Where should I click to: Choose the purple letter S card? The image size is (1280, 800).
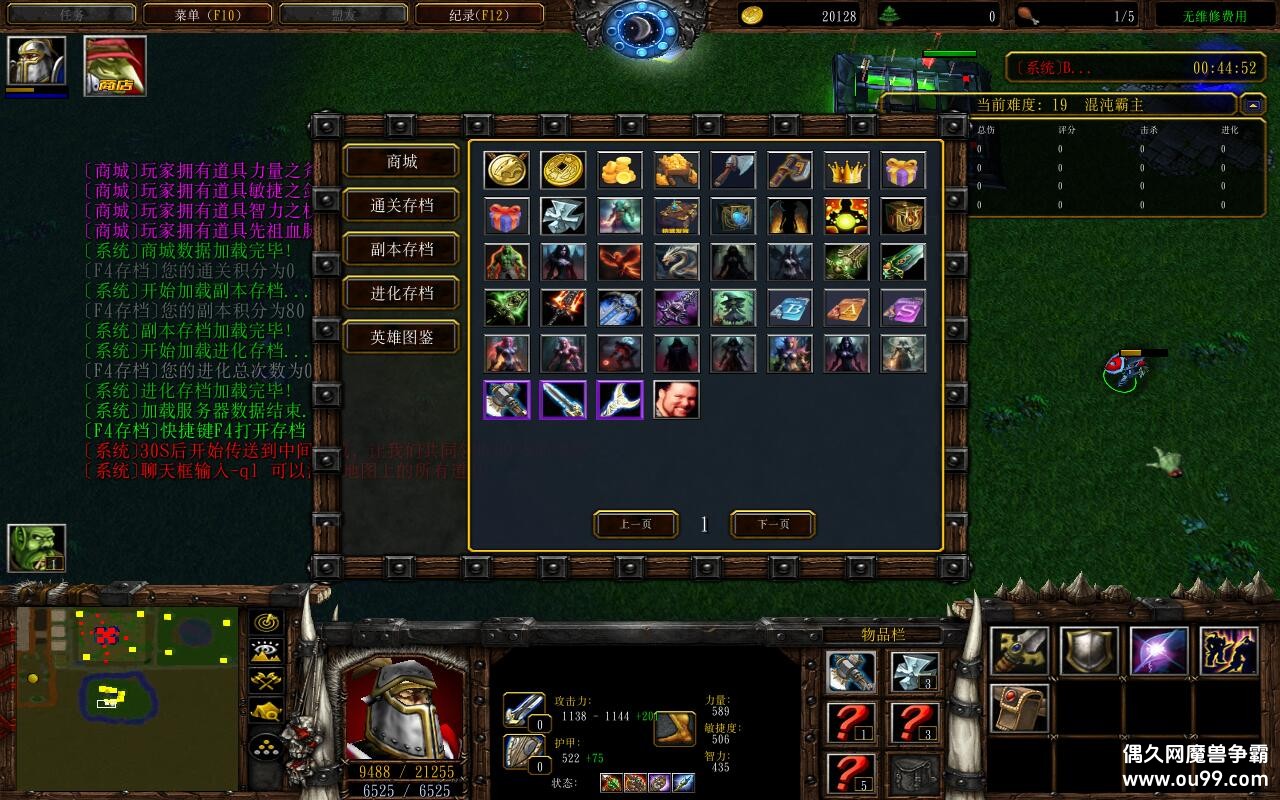pos(904,308)
